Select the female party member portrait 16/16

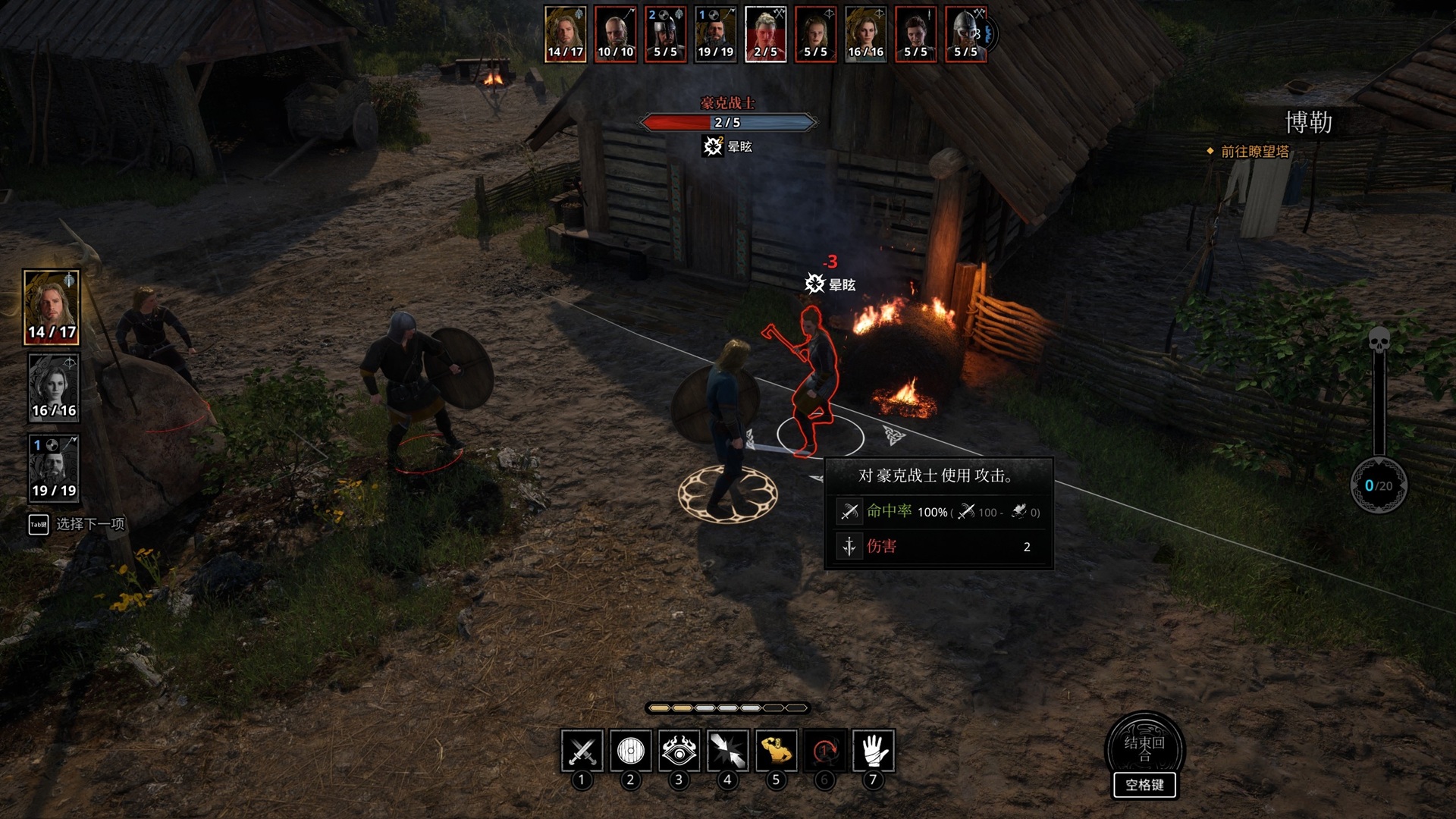click(53, 388)
